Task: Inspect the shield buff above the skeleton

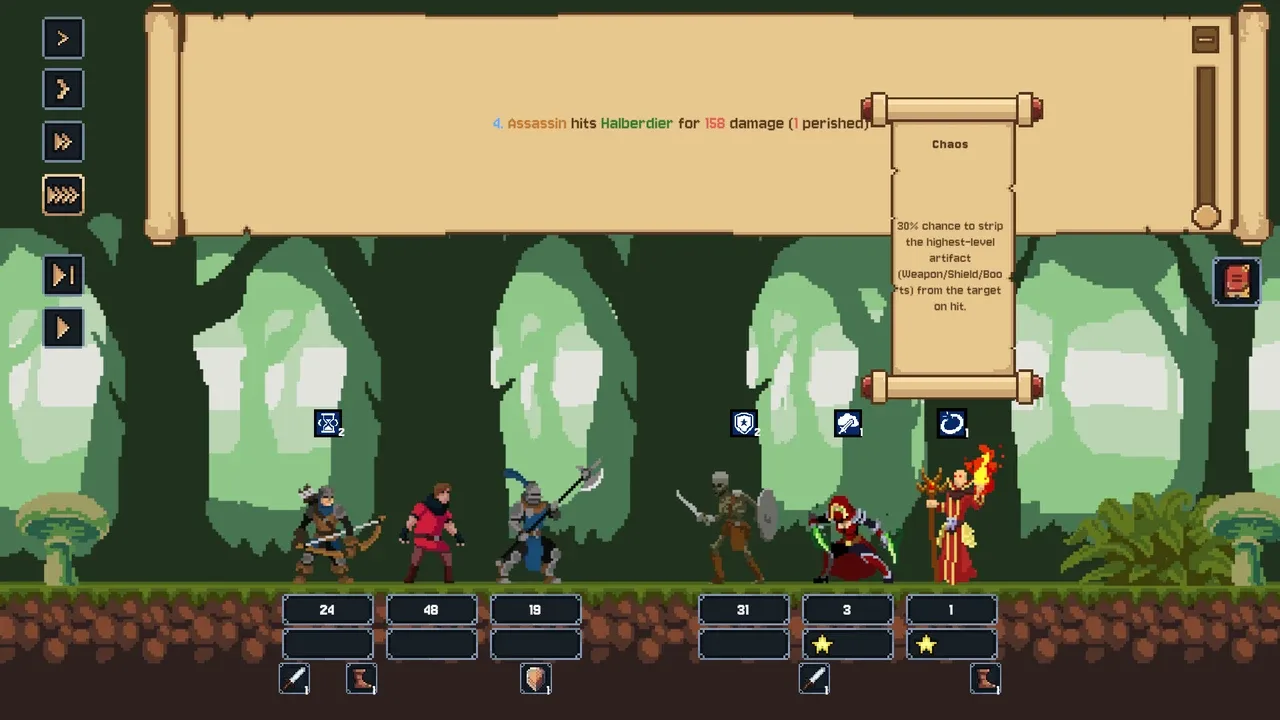Action: (x=744, y=424)
